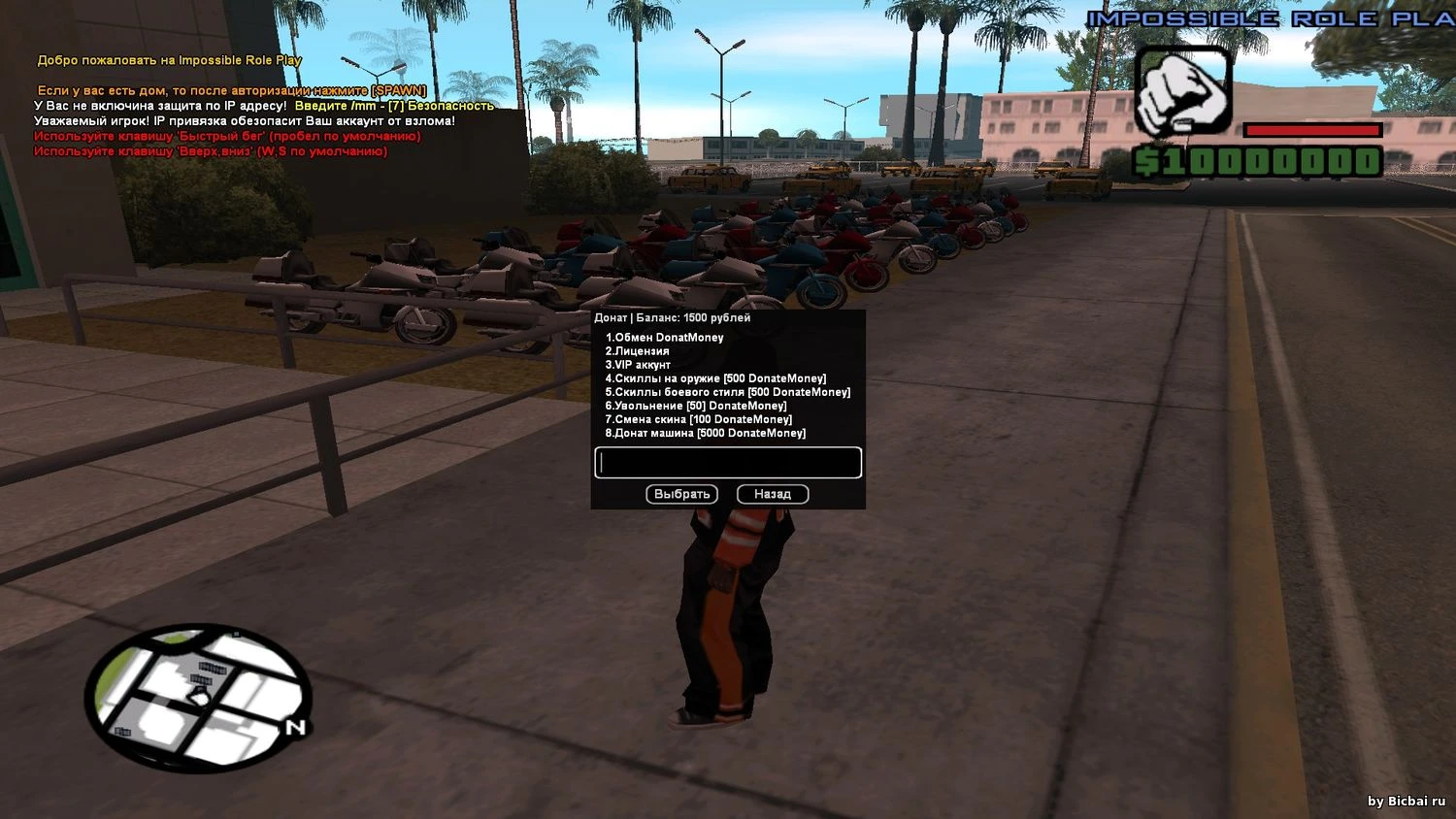Pick the "3.VIP аккунт" entry
The width and height of the screenshot is (1456, 819).
click(x=639, y=365)
